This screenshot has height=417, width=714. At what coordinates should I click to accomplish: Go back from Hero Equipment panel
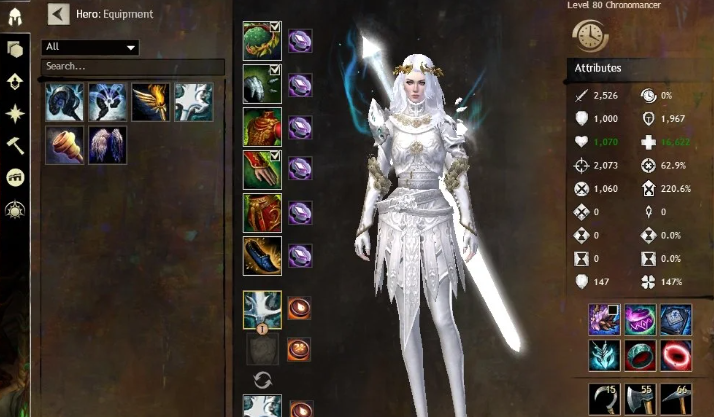[x=58, y=14]
